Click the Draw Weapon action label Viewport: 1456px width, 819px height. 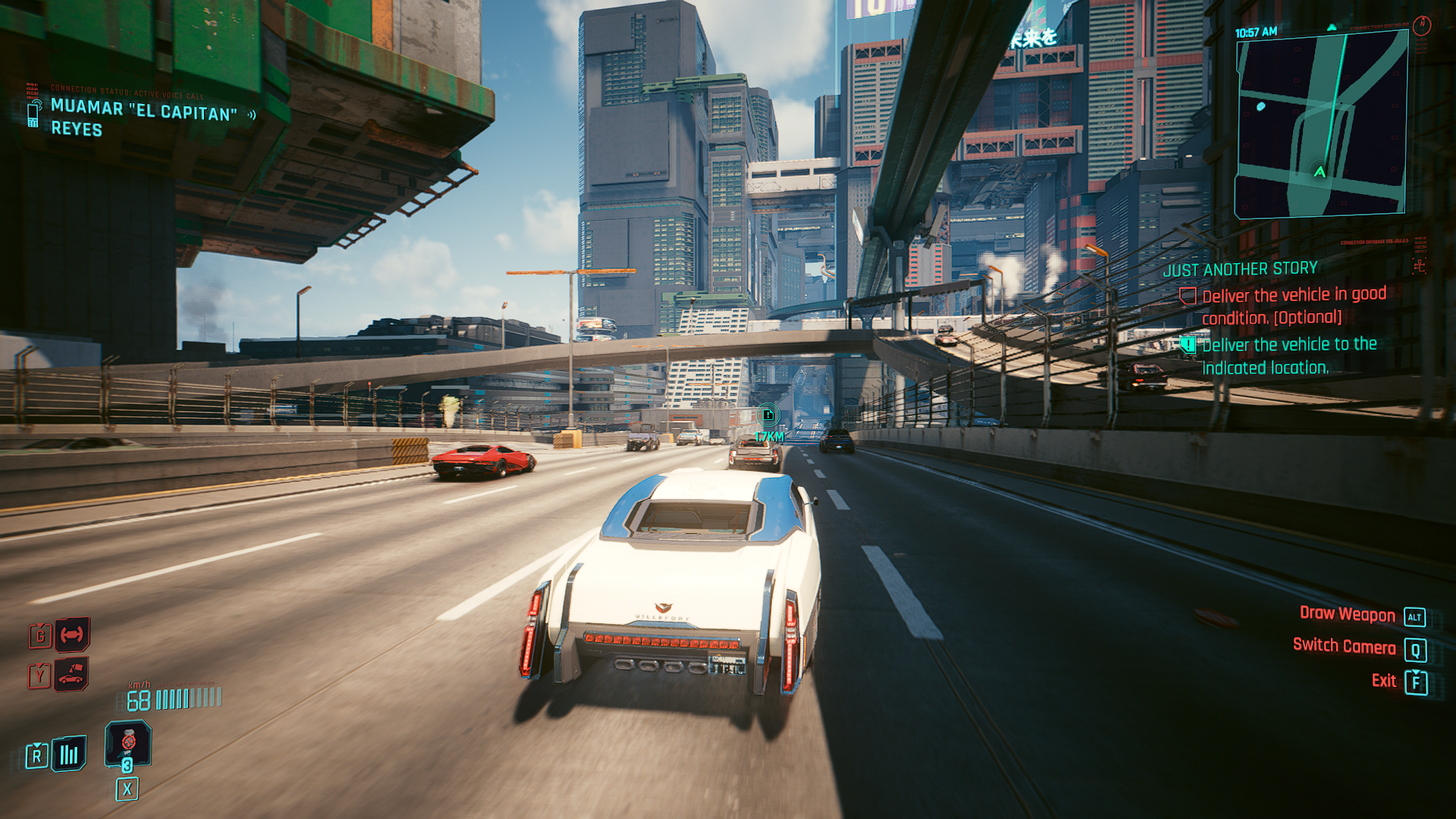click(x=1347, y=614)
